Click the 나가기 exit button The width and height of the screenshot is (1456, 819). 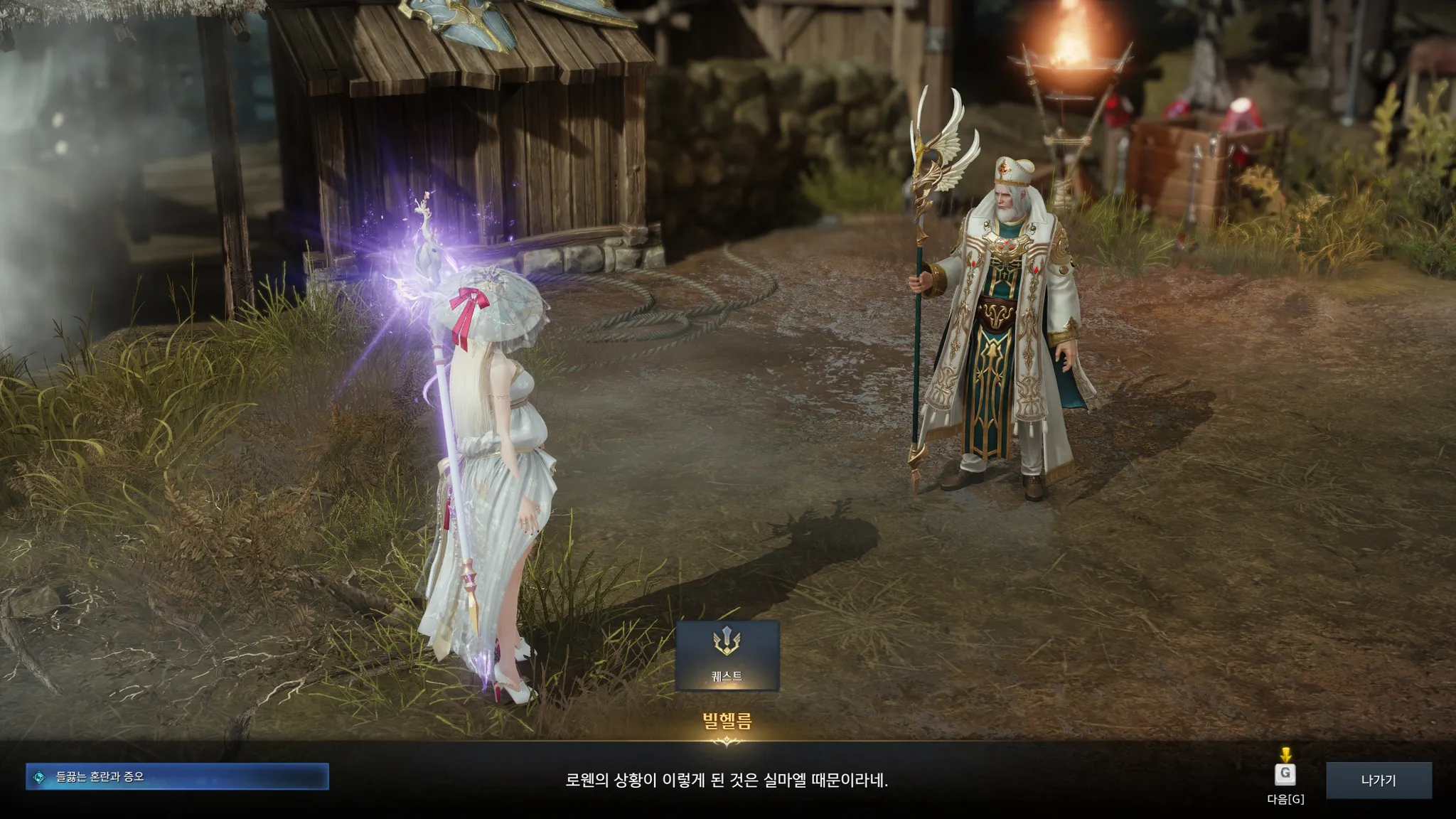click(x=1378, y=780)
